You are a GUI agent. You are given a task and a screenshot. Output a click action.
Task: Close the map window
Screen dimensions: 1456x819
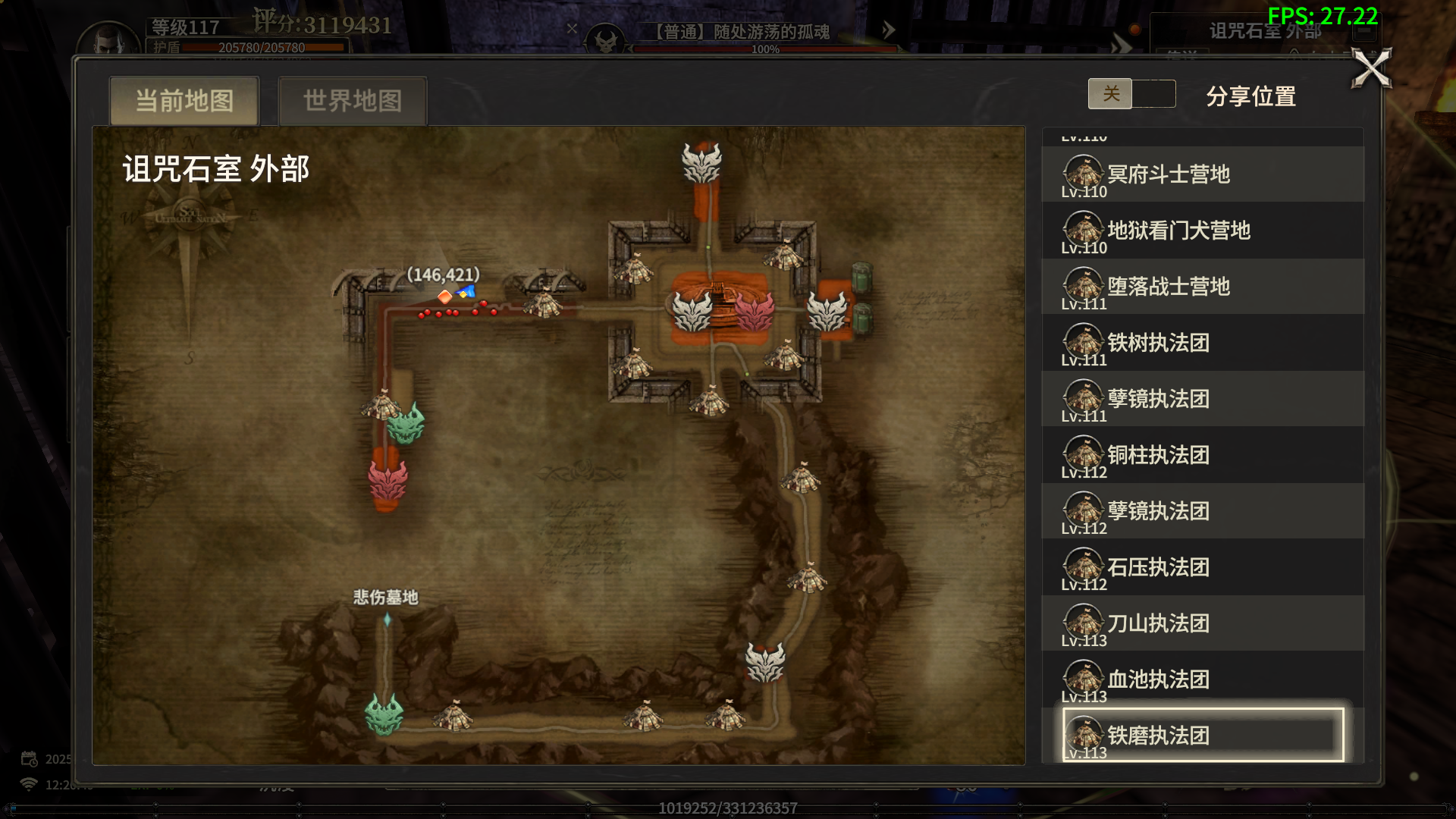1372,68
